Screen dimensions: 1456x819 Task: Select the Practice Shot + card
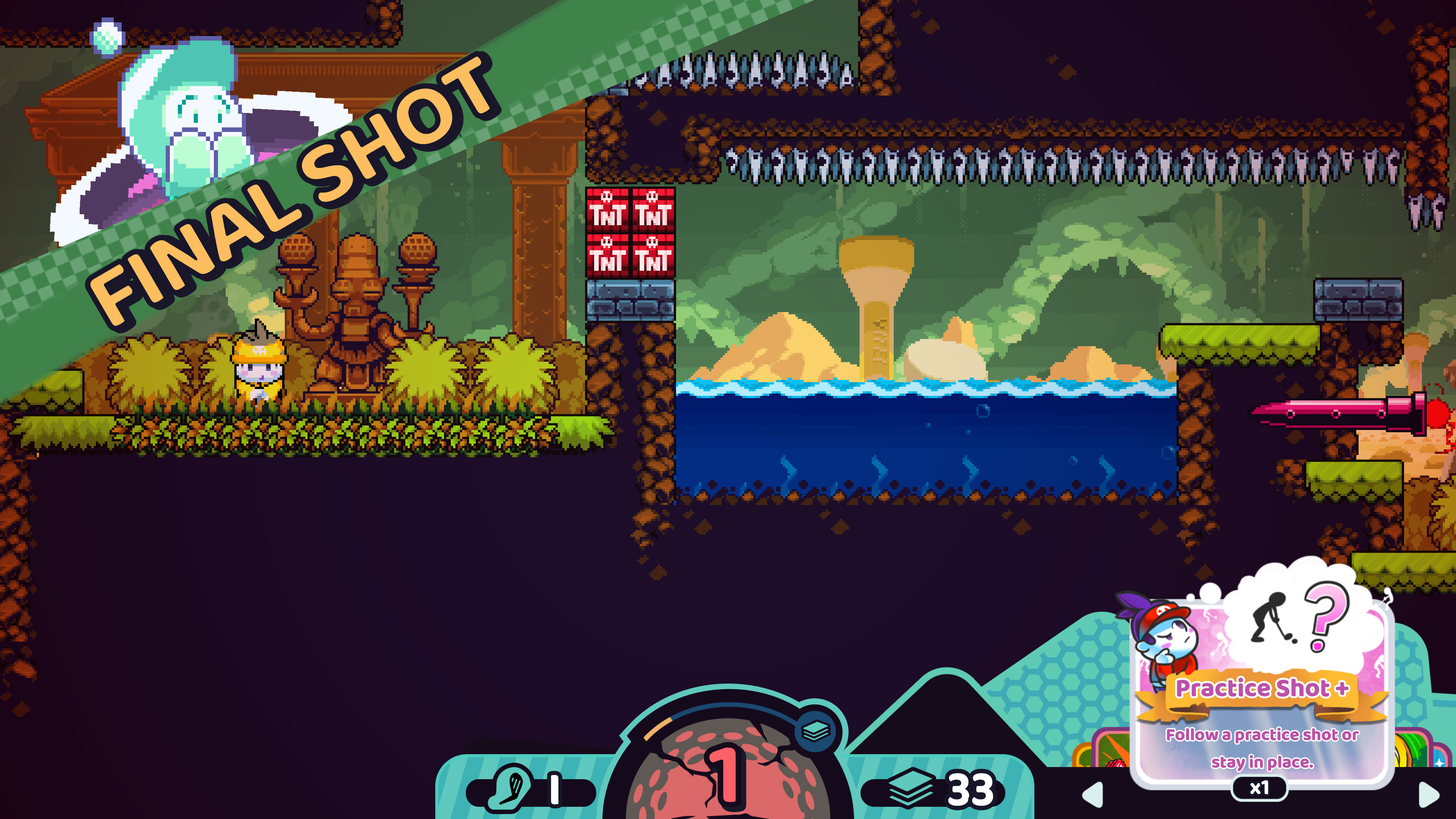[x=1261, y=695]
